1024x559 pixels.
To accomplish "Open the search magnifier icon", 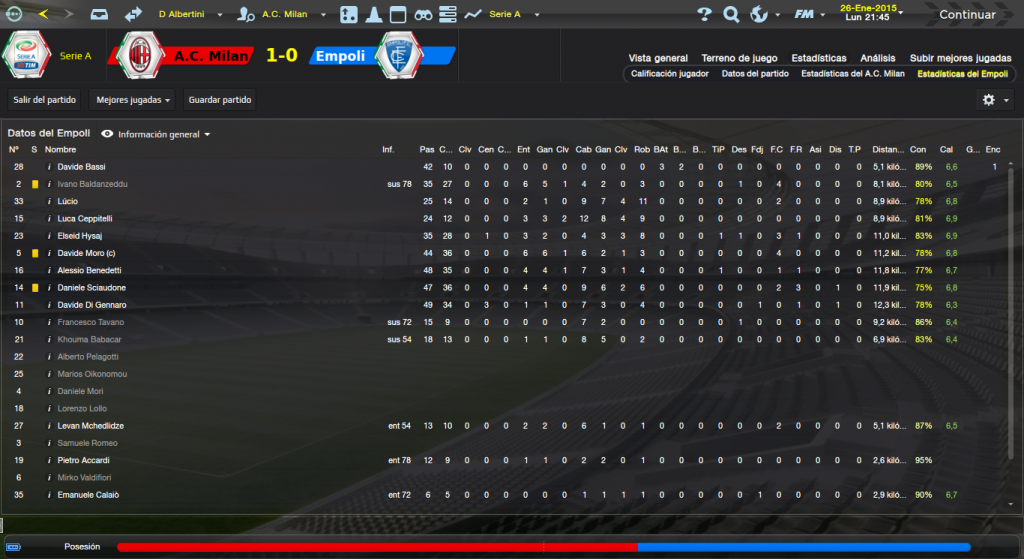I will [731, 15].
